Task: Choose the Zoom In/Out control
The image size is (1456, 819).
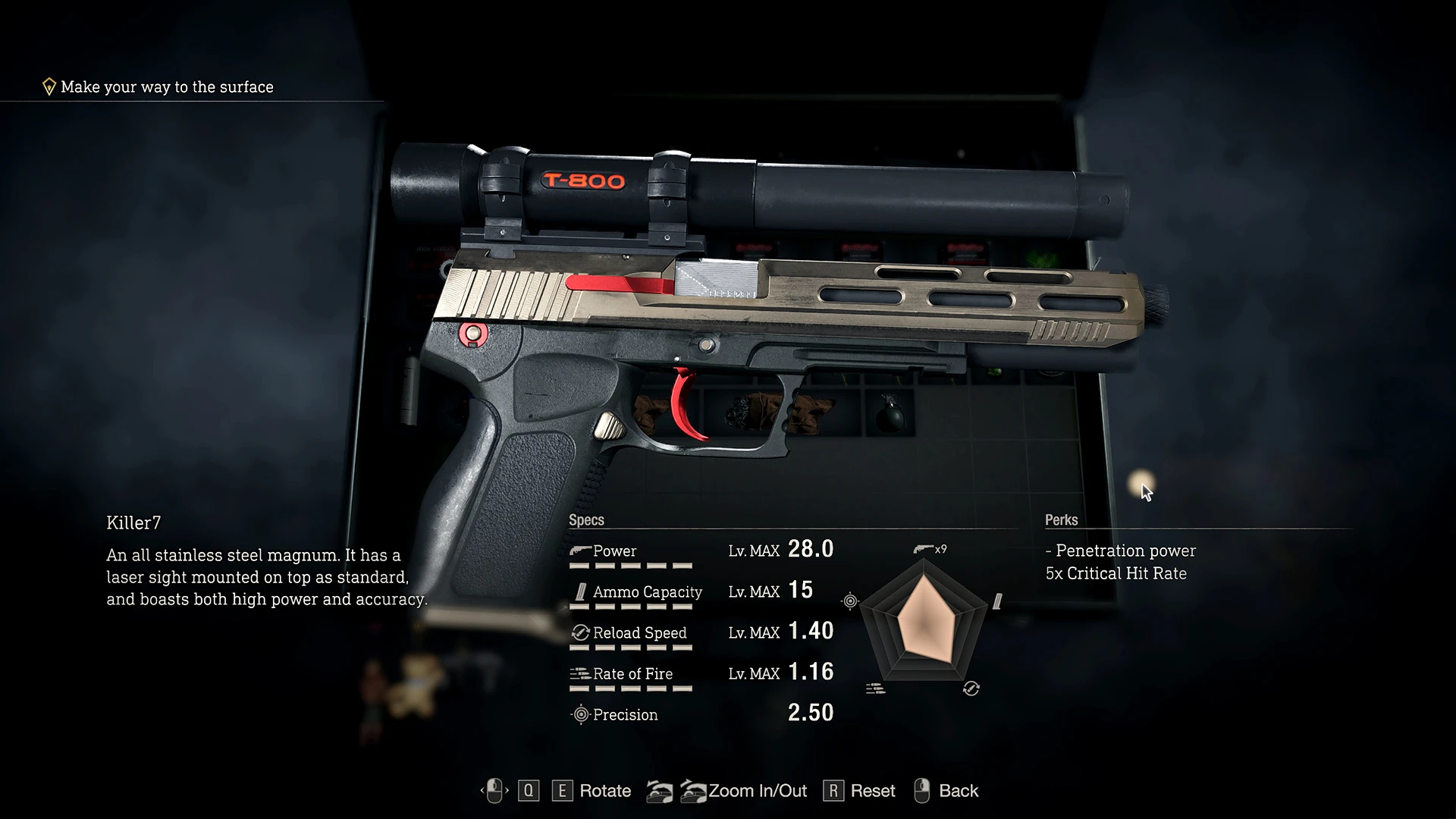Action: click(757, 791)
